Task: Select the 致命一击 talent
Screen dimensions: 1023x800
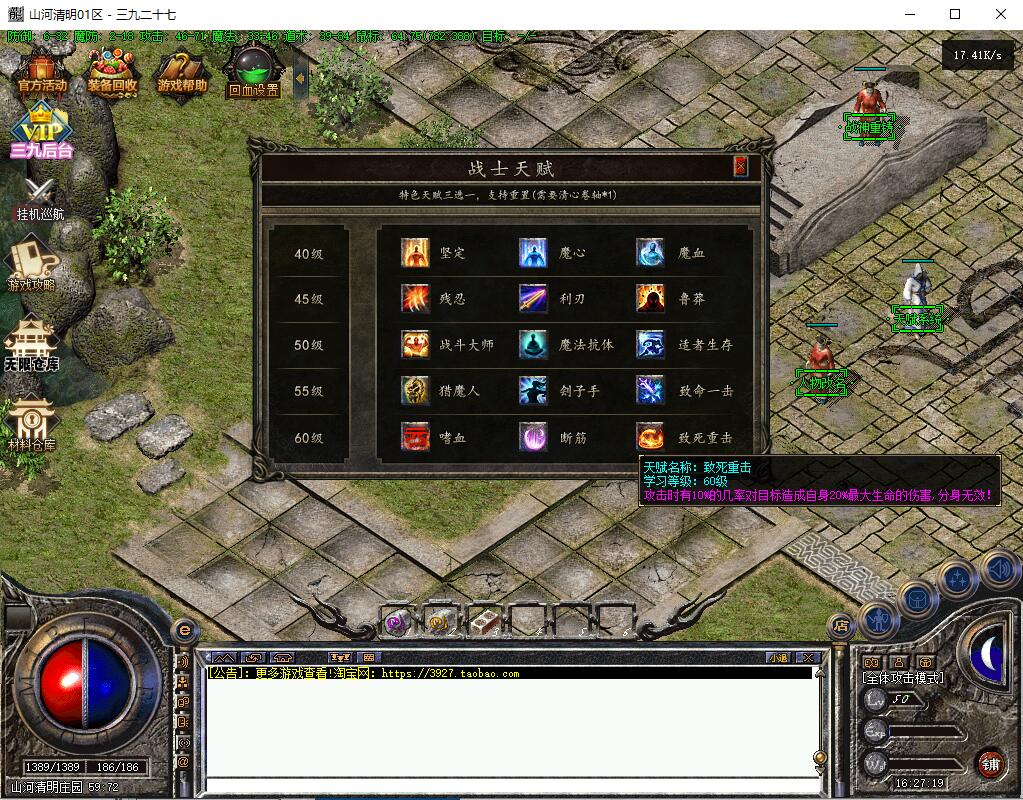Action: point(651,391)
